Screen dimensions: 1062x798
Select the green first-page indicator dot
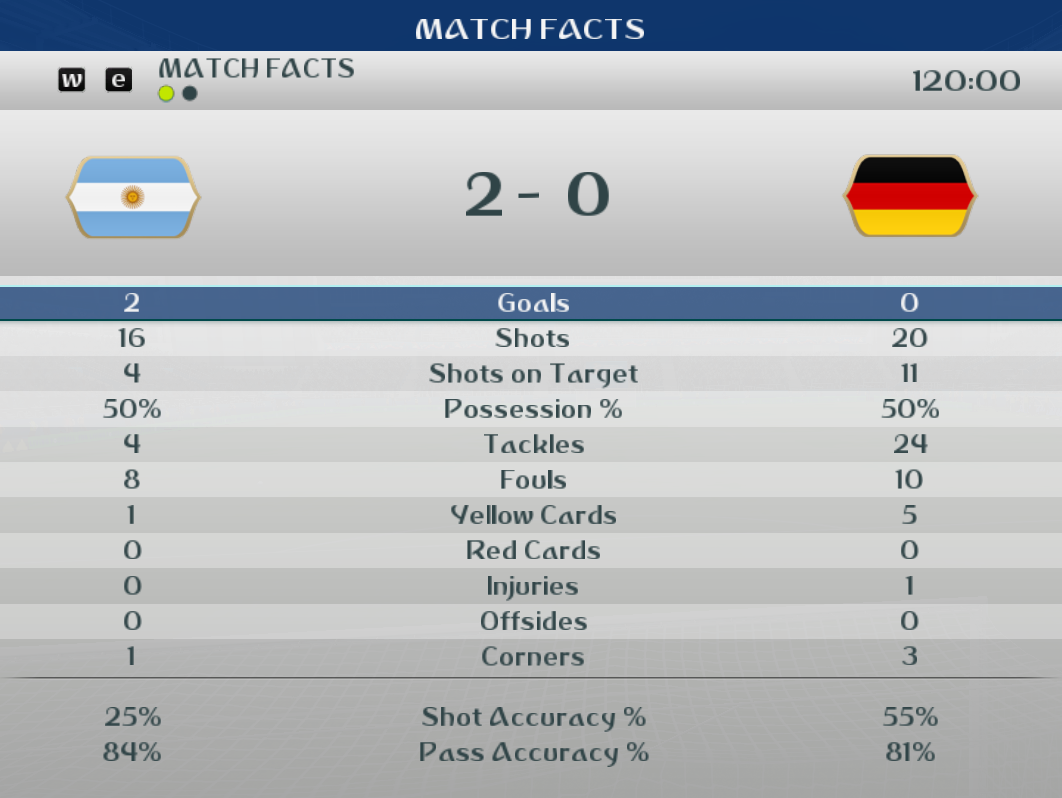click(166, 94)
